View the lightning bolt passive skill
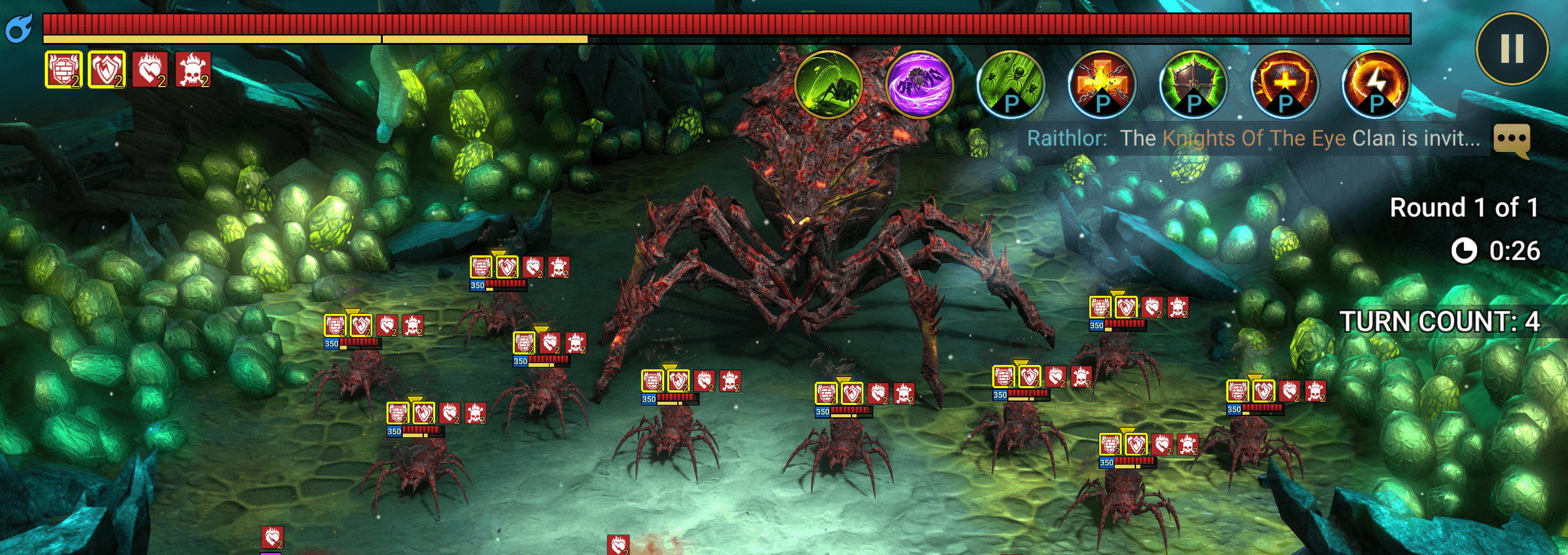Viewport: 1568px width, 555px height. (x=1376, y=85)
